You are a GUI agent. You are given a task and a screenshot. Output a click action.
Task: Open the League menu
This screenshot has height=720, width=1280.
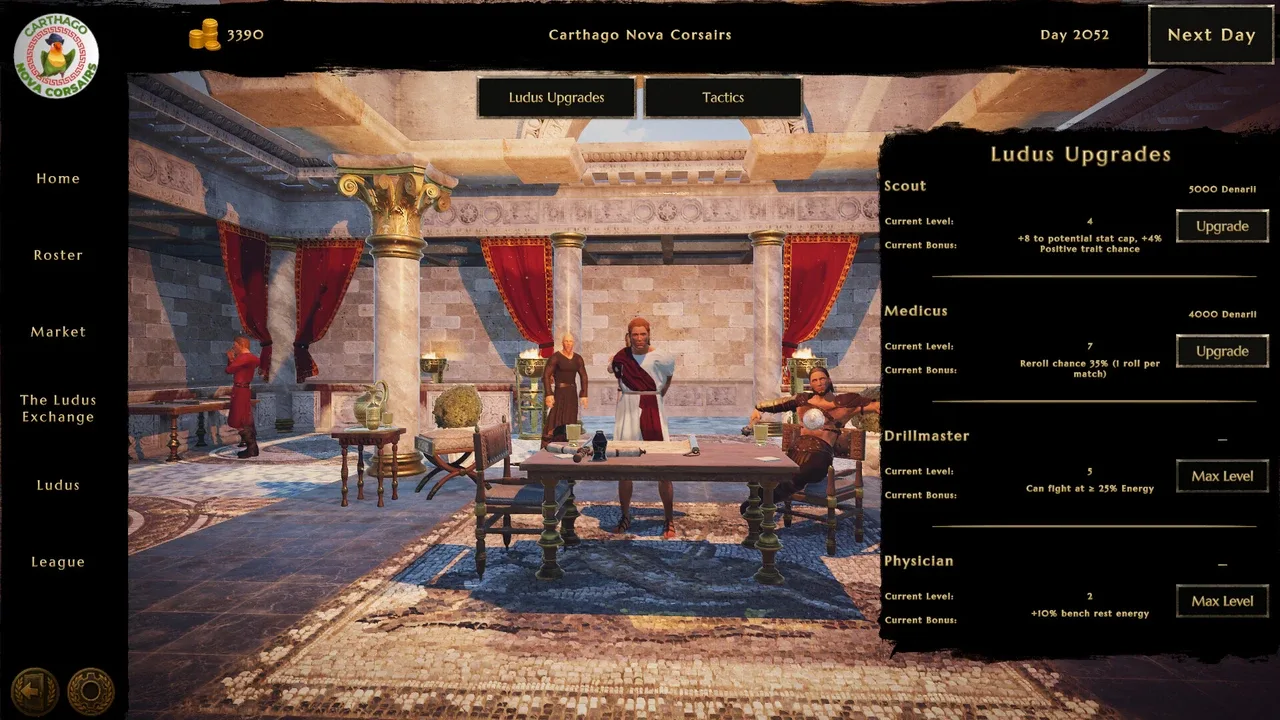coord(58,562)
